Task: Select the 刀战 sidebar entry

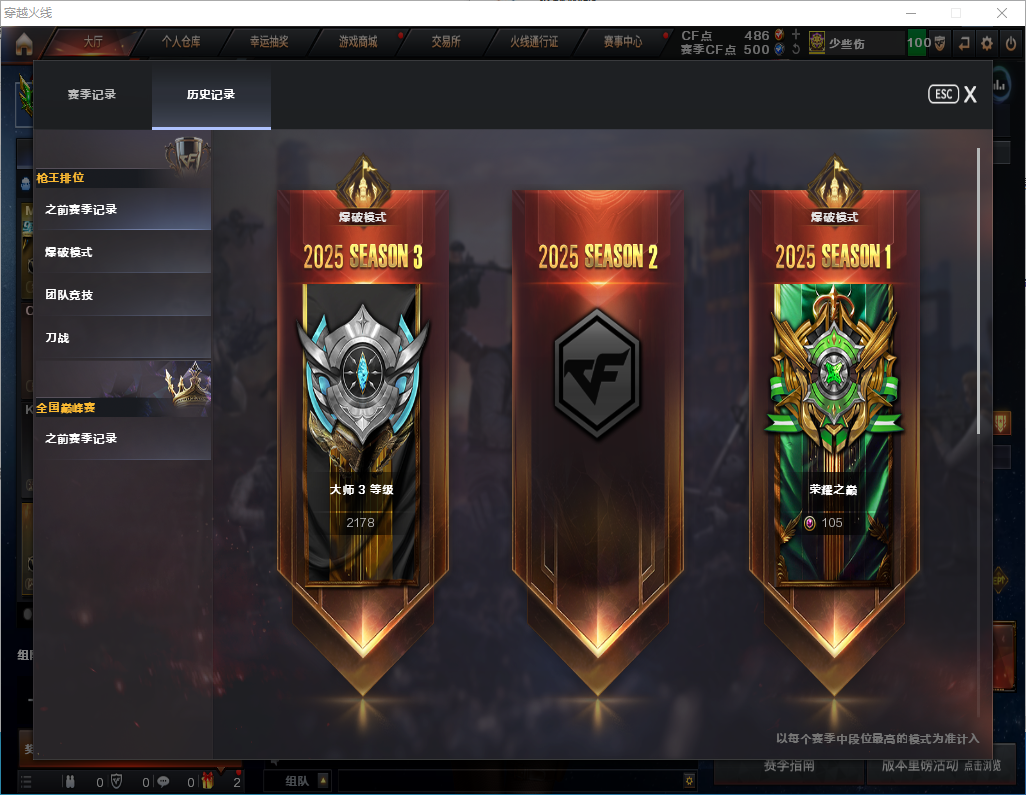Action: pos(123,338)
